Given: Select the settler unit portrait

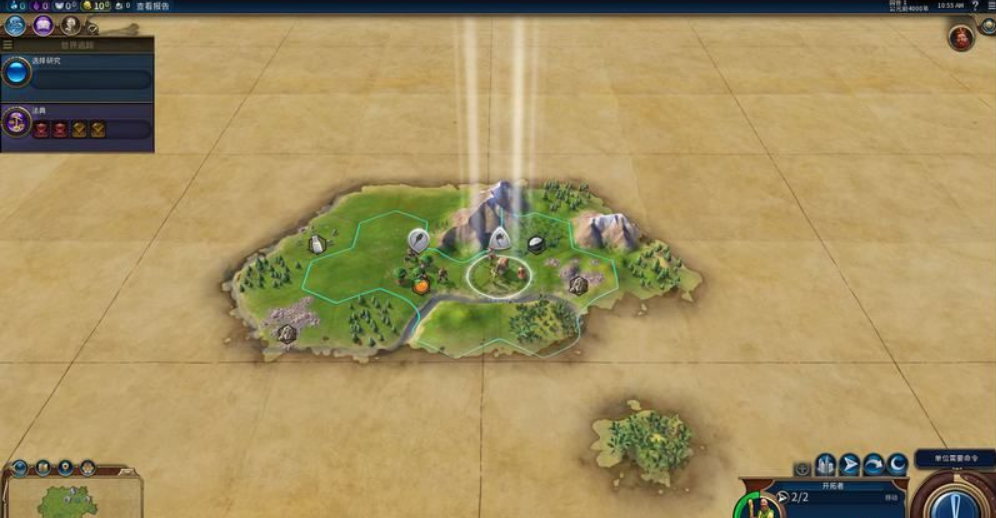Looking at the screenshot, I should tap(767, 505).
